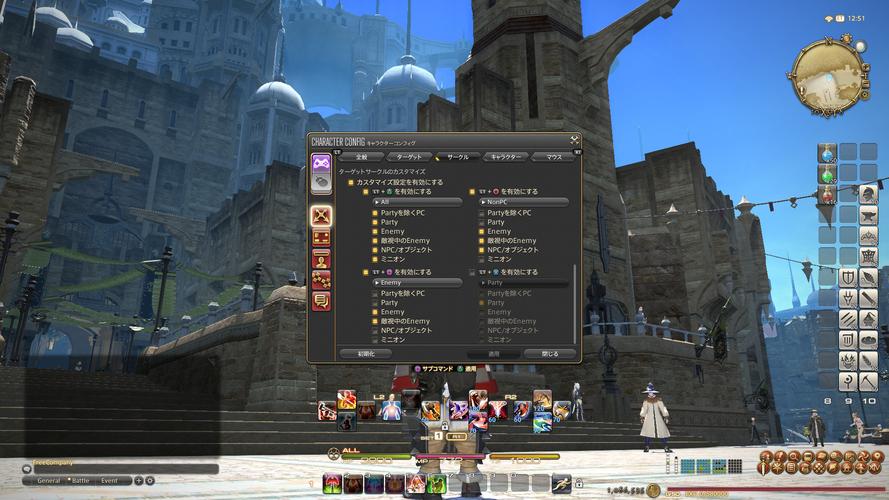Open the All target filter dropdown
This screenshot has height=500, width=889.
[x=416, y=202]
